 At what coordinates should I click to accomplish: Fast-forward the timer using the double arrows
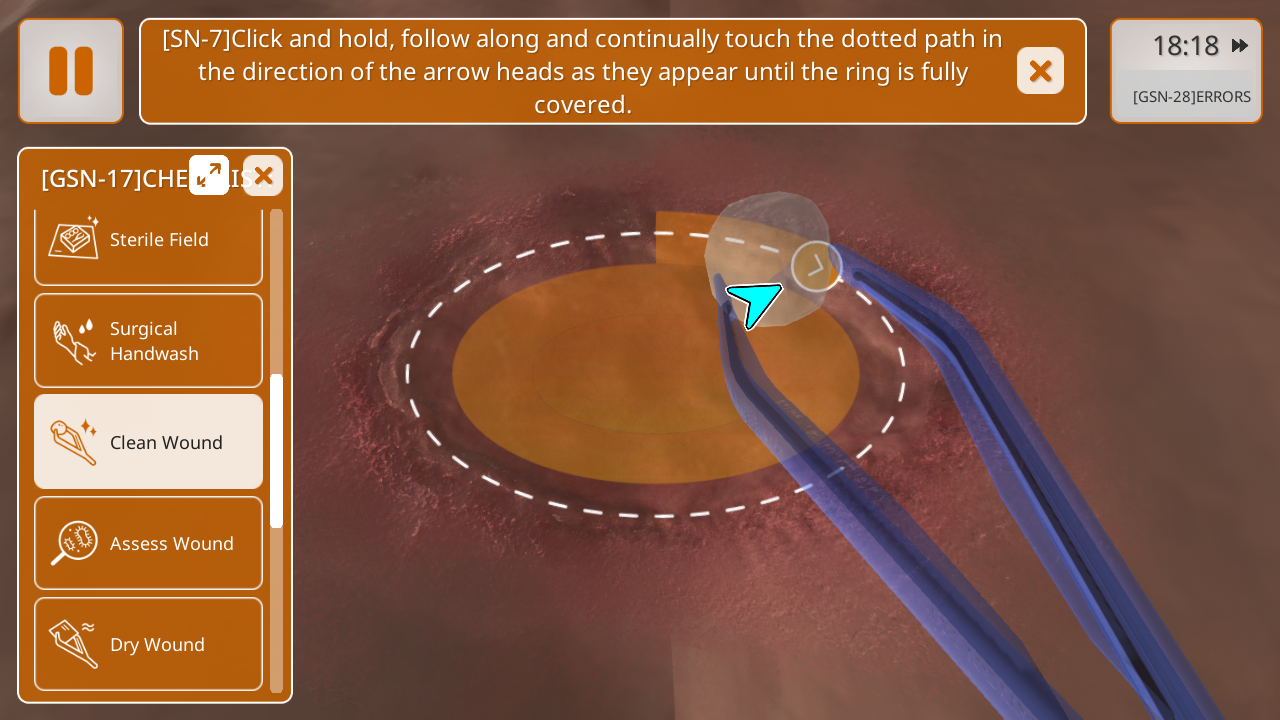point(1240,46)
